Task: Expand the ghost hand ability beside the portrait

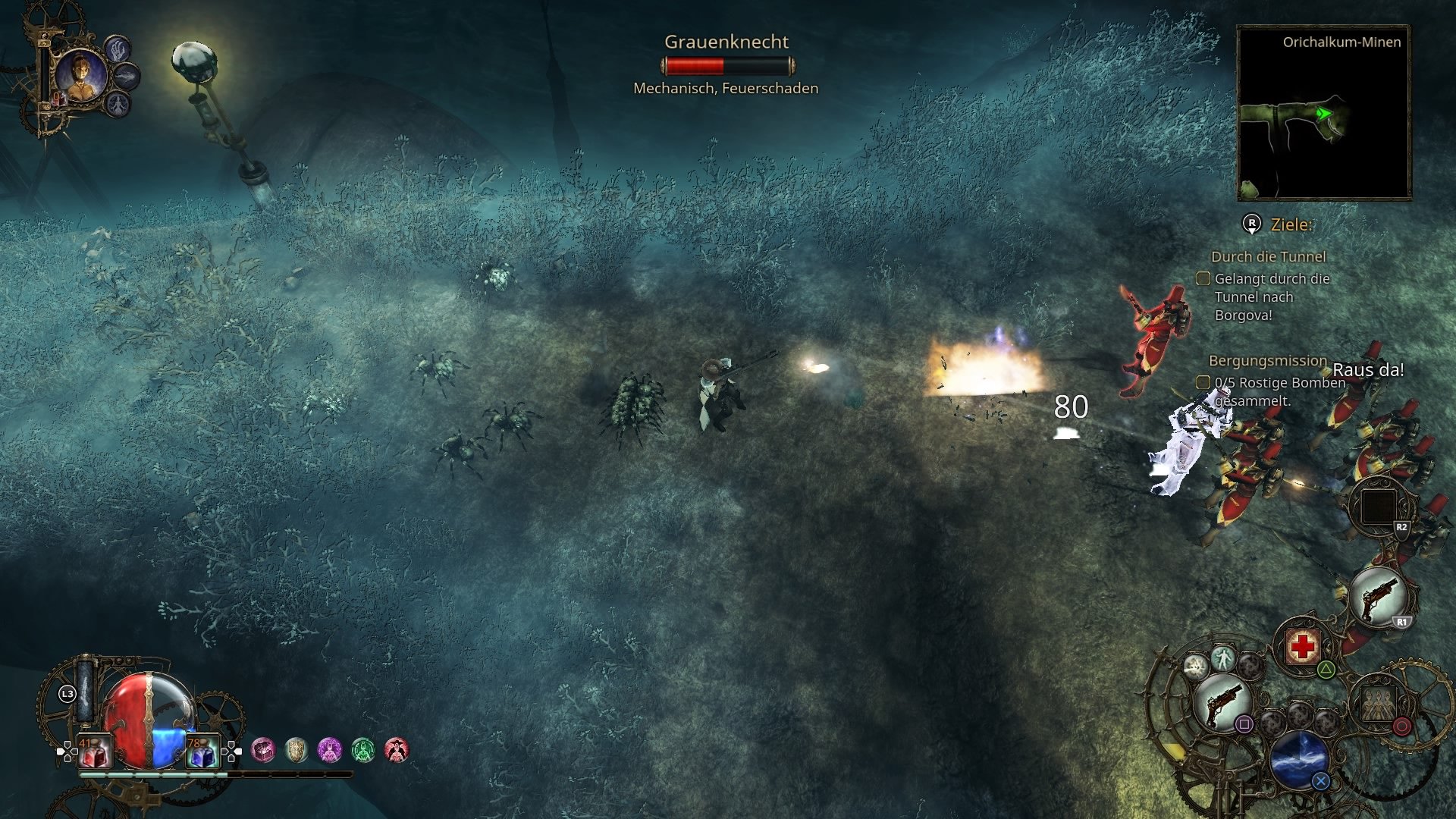Action: click(118, 50)
